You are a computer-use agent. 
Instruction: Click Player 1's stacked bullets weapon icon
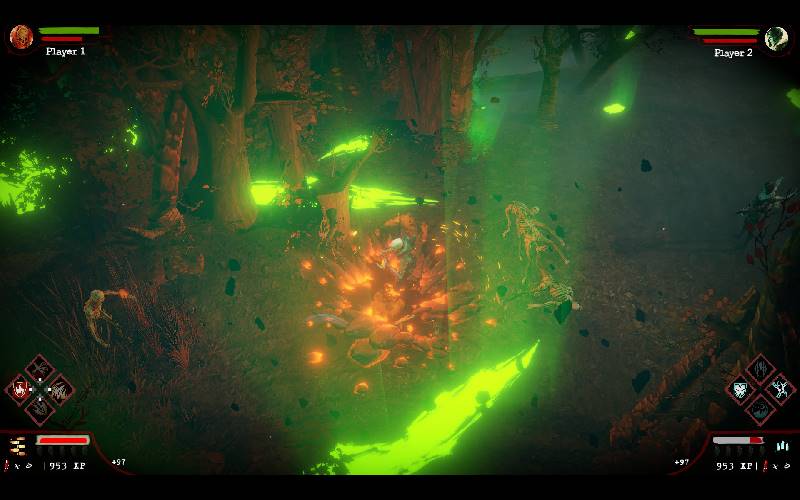click(x=18, y=447)
